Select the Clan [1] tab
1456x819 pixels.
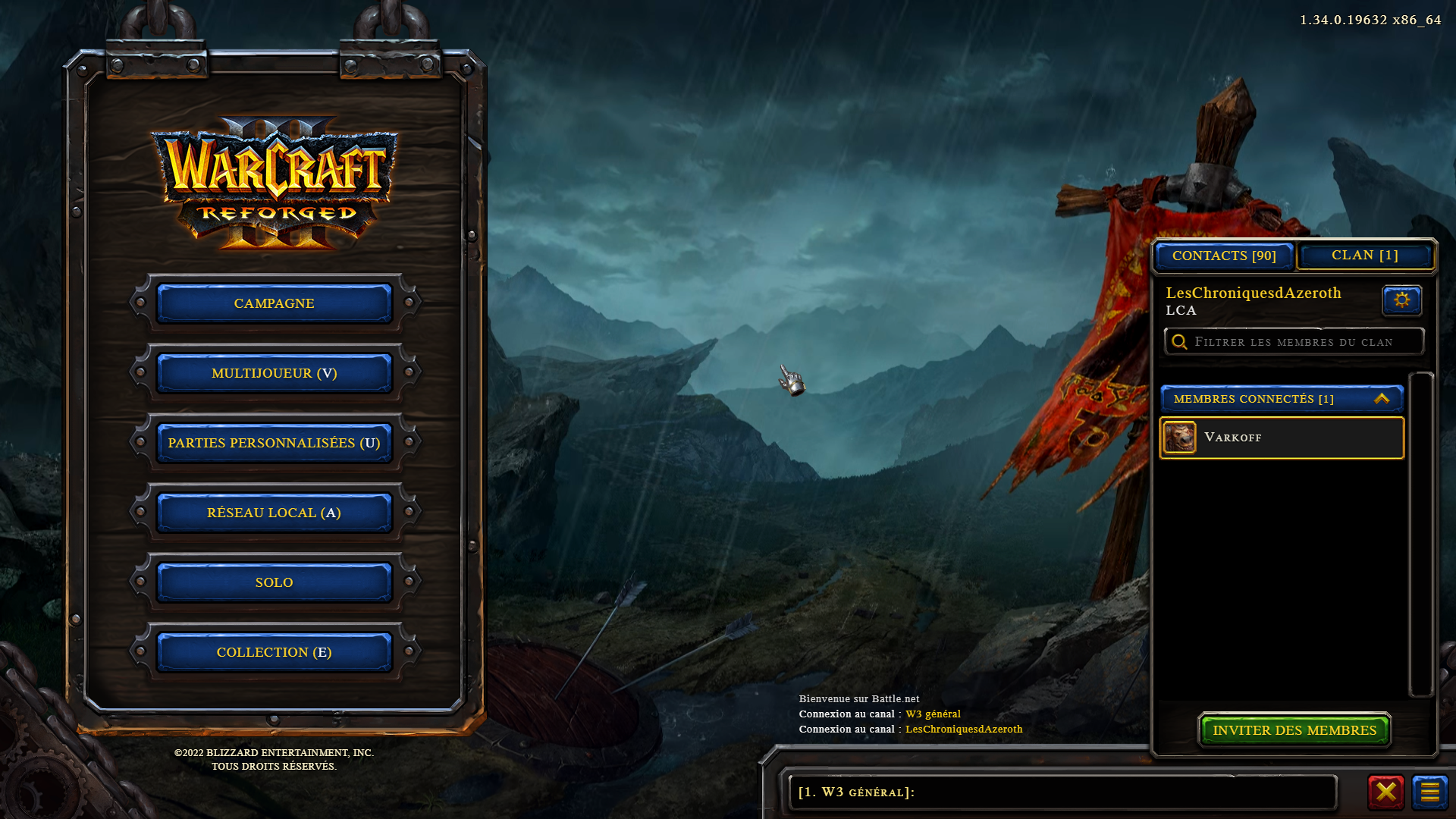(1364, 256)
